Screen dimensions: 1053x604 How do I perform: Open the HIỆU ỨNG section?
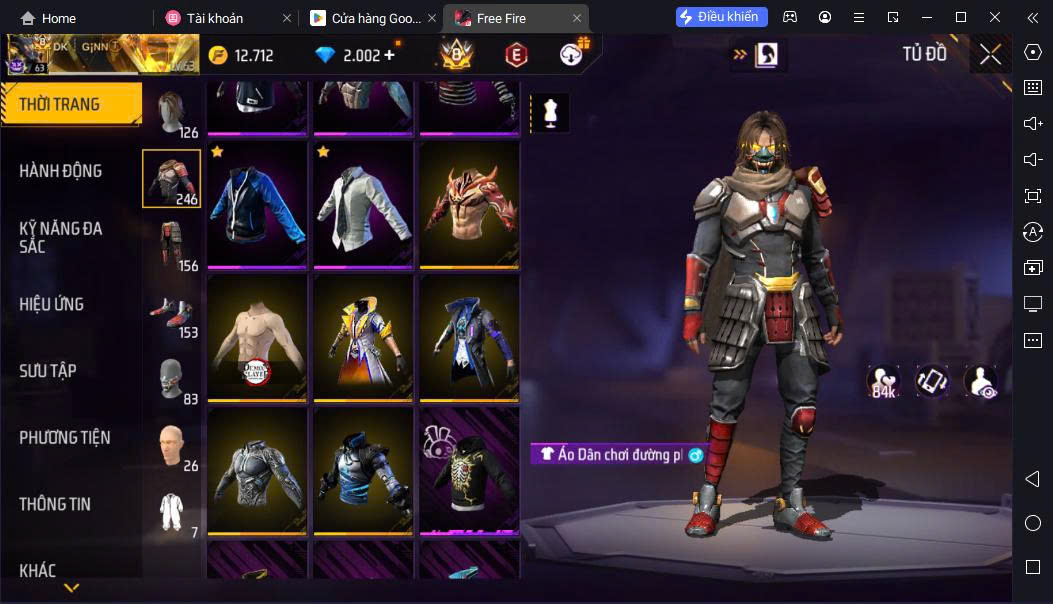coord(52,304)
